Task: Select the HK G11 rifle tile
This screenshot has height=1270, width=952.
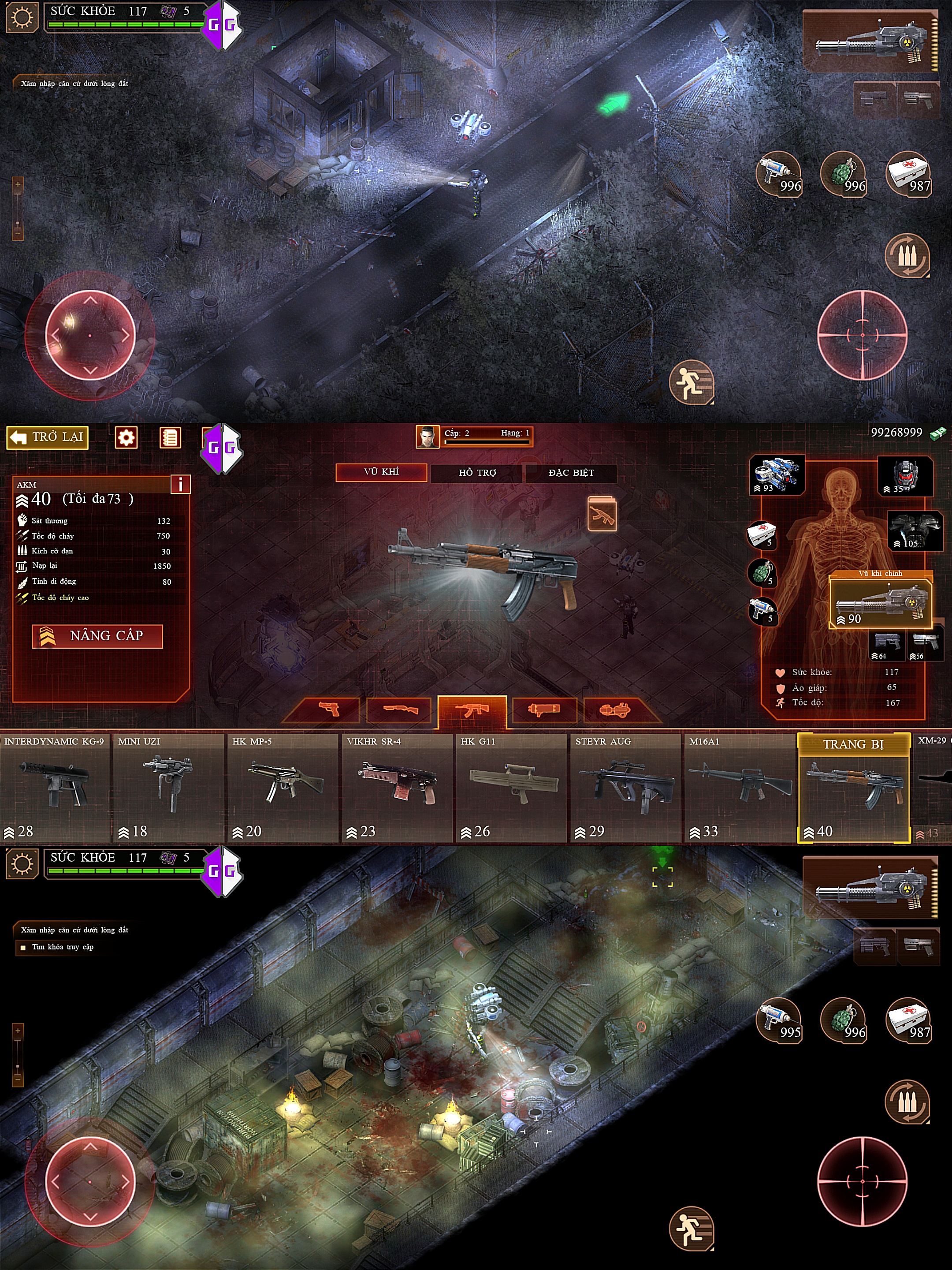Action: (x=511, y=788)
